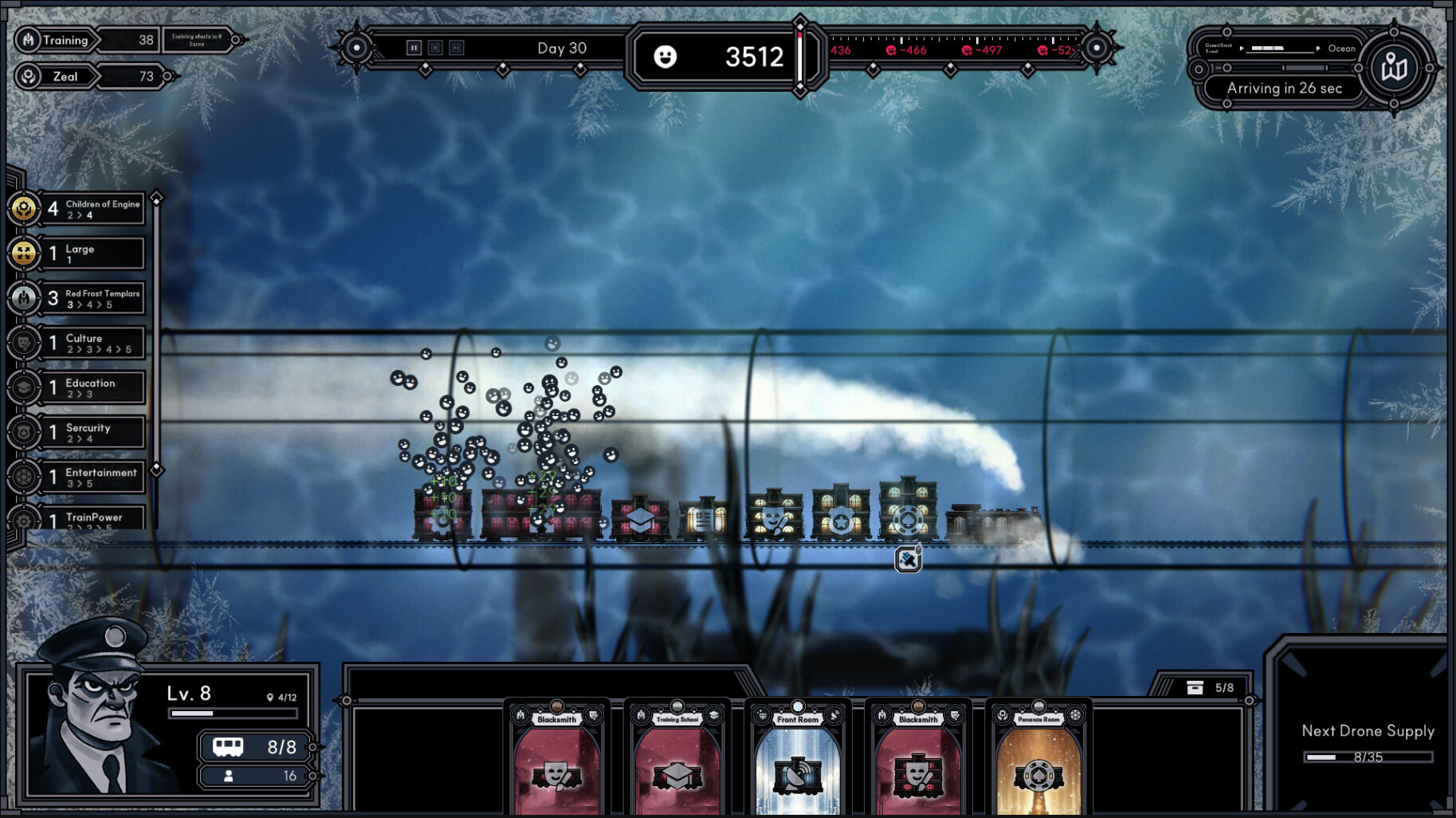Click the left arrow on the Ocean route display
Viewport: 1456px width, 818px height.
pyautogui.click(x=1243, y=49)
